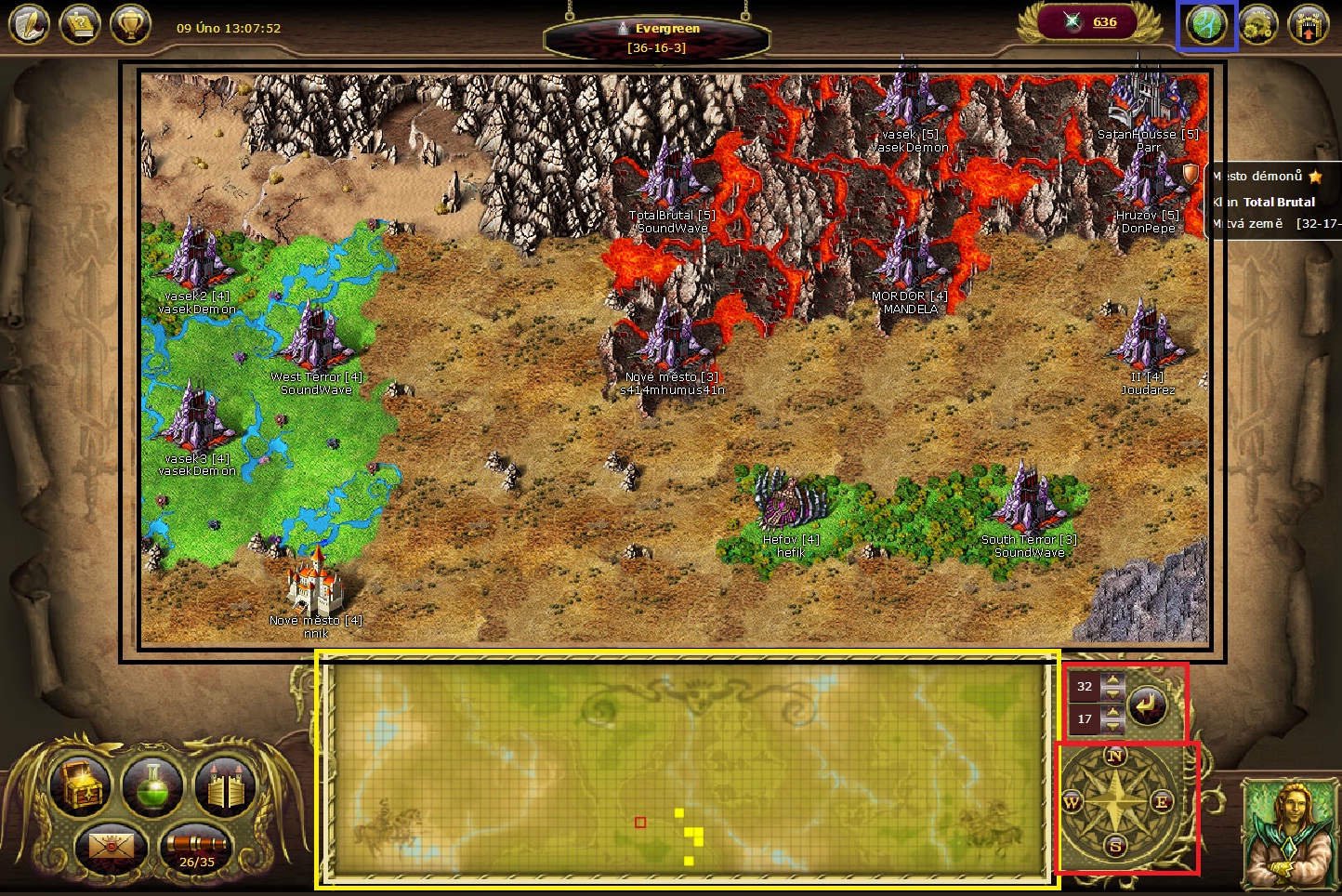The width and height of the screenshot is (1342, 896).
Task: Open the sealed envelope messages
Action: point(111,847)
